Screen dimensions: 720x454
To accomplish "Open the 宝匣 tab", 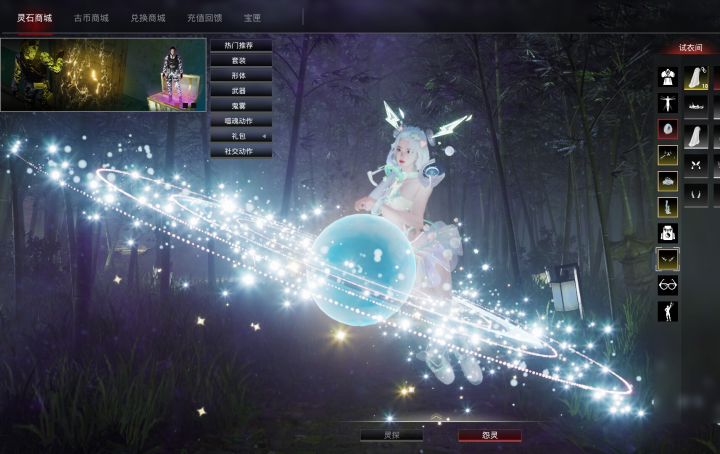I will (x=252, y=18).
